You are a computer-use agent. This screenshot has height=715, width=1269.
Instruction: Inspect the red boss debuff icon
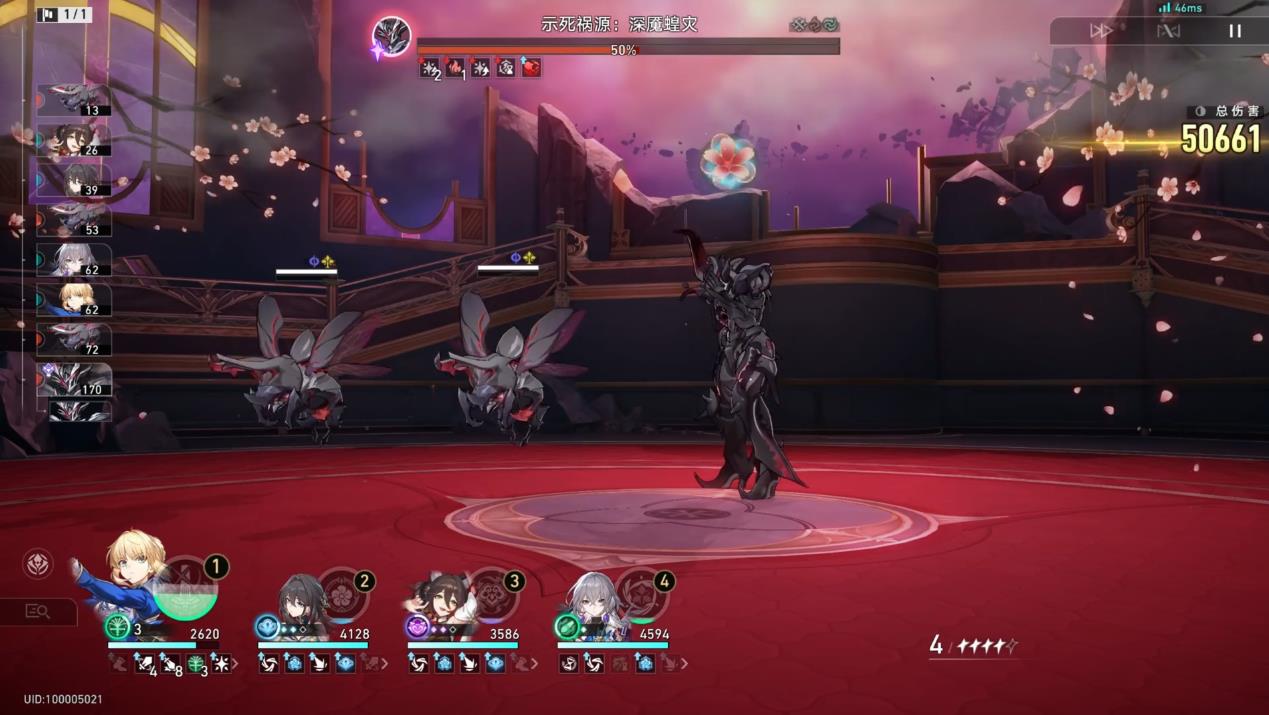[531, 67]
